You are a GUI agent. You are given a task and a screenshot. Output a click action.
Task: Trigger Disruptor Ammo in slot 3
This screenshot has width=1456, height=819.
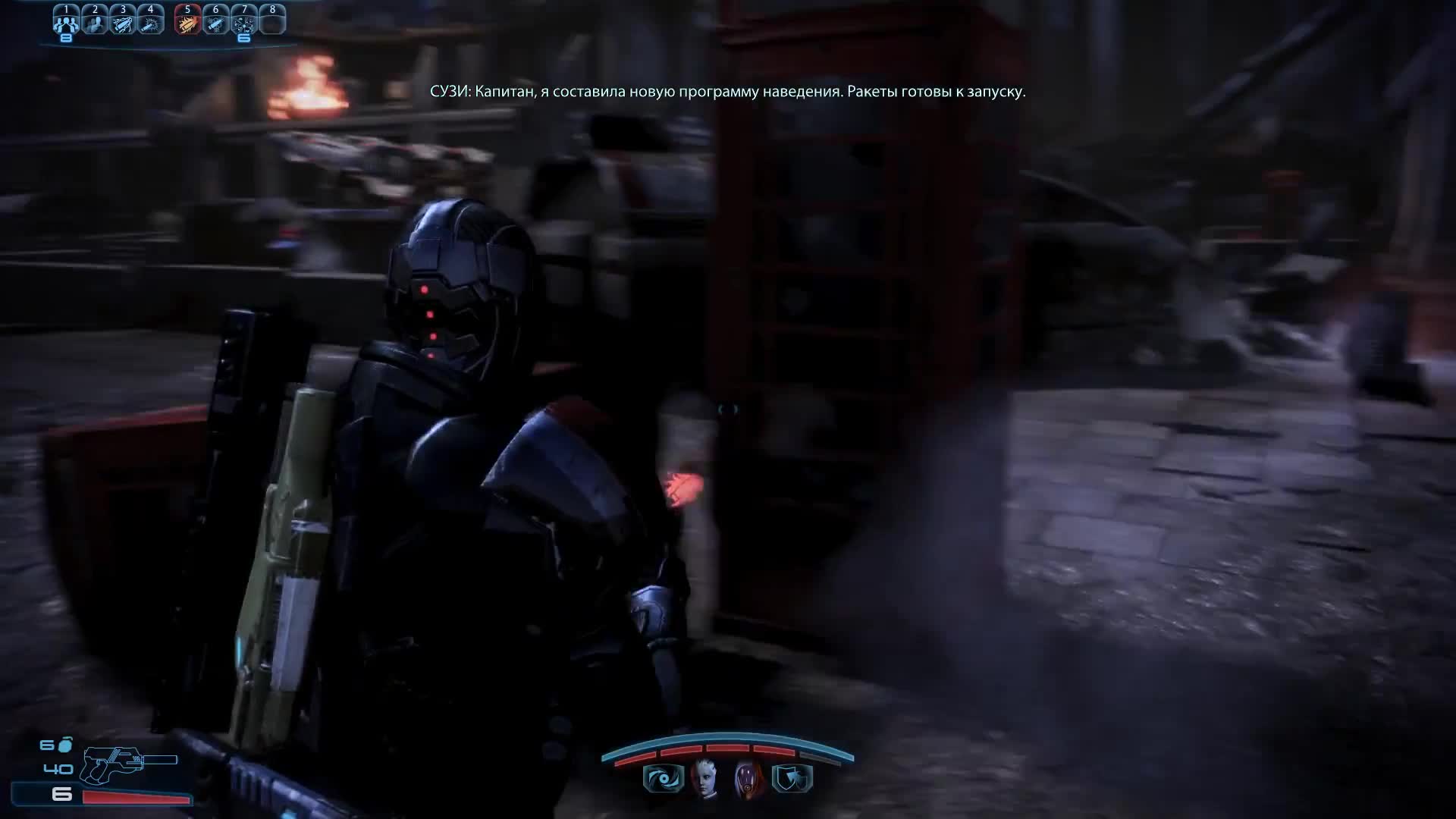click(x=124, y=23)
